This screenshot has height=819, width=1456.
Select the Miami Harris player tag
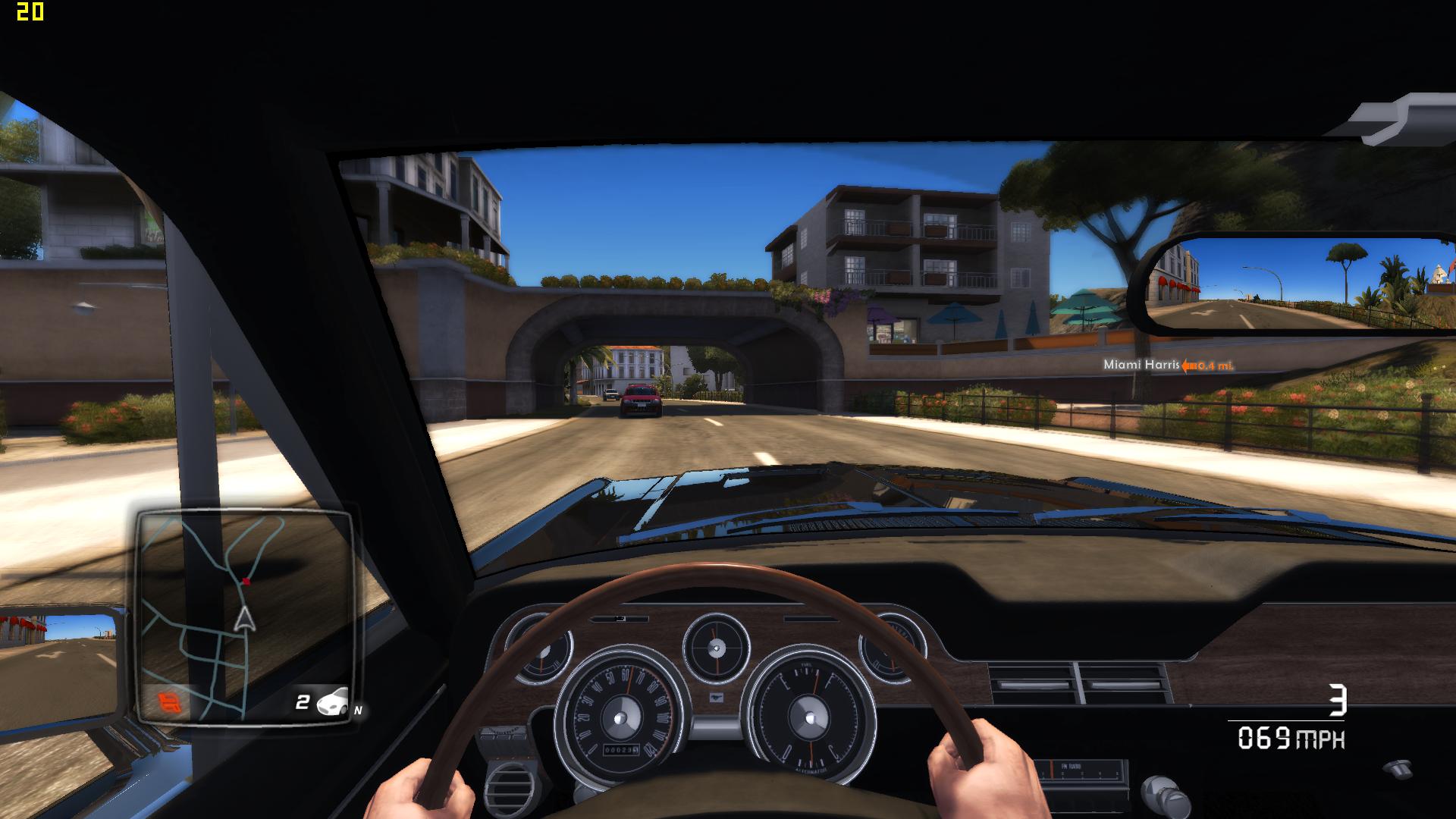1141,365
